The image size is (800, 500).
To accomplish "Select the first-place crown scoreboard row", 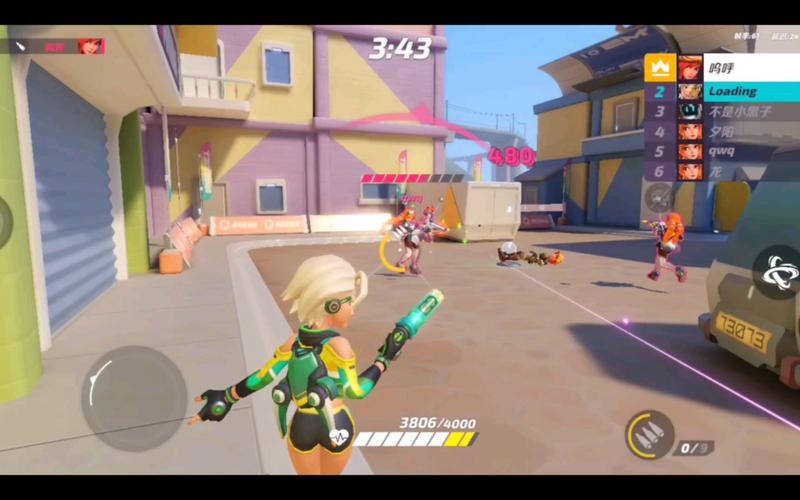I will coord(721,68).
